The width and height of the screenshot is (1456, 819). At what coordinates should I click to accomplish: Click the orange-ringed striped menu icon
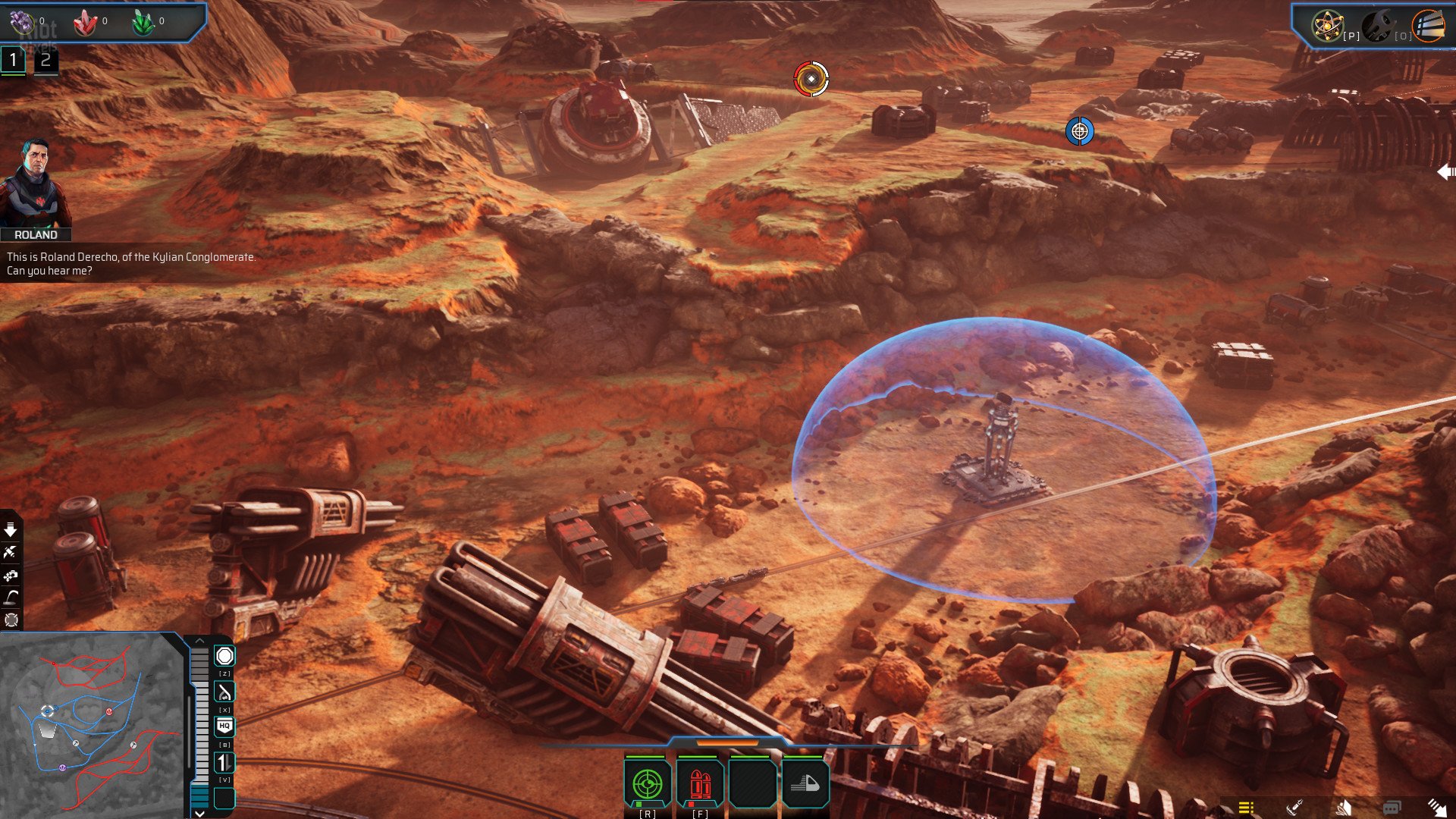tap(1428, 26)
